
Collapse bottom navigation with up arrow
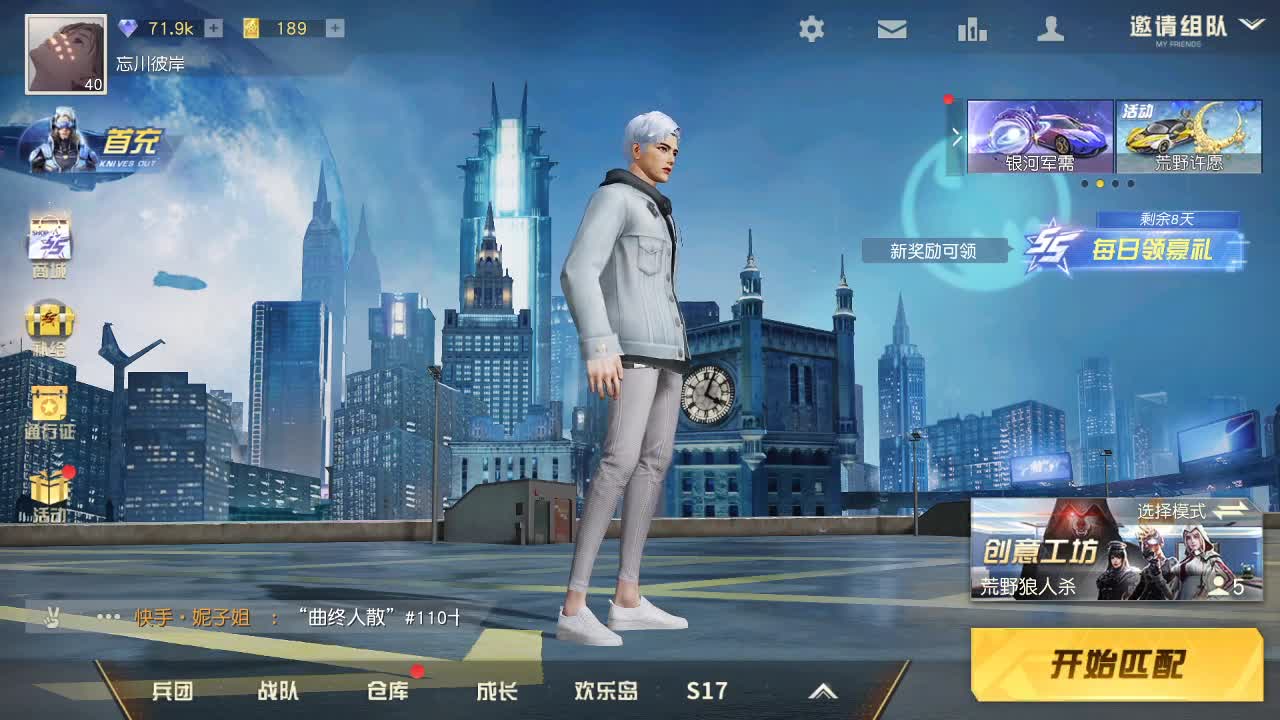pyautogui.click(x=824, y=690)
